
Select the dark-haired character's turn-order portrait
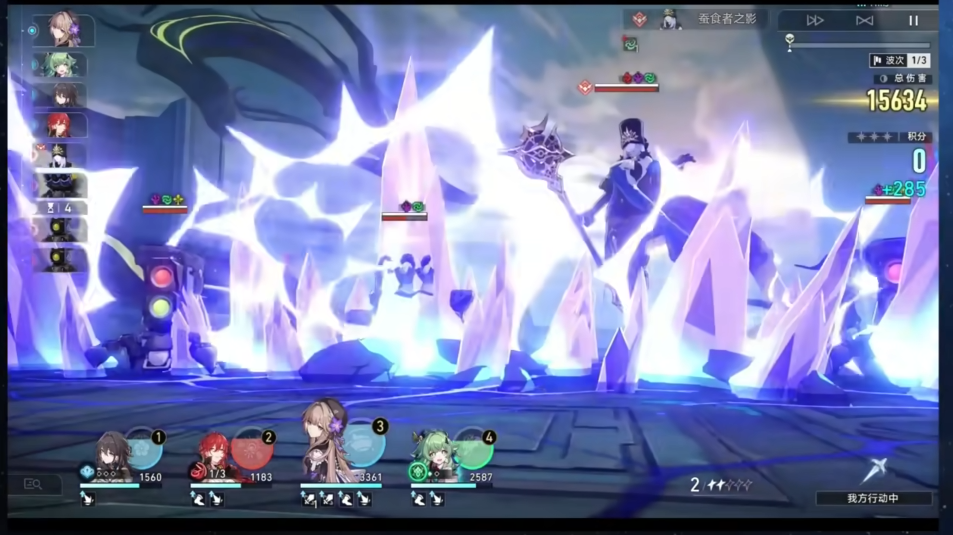[x=60, y=95]
